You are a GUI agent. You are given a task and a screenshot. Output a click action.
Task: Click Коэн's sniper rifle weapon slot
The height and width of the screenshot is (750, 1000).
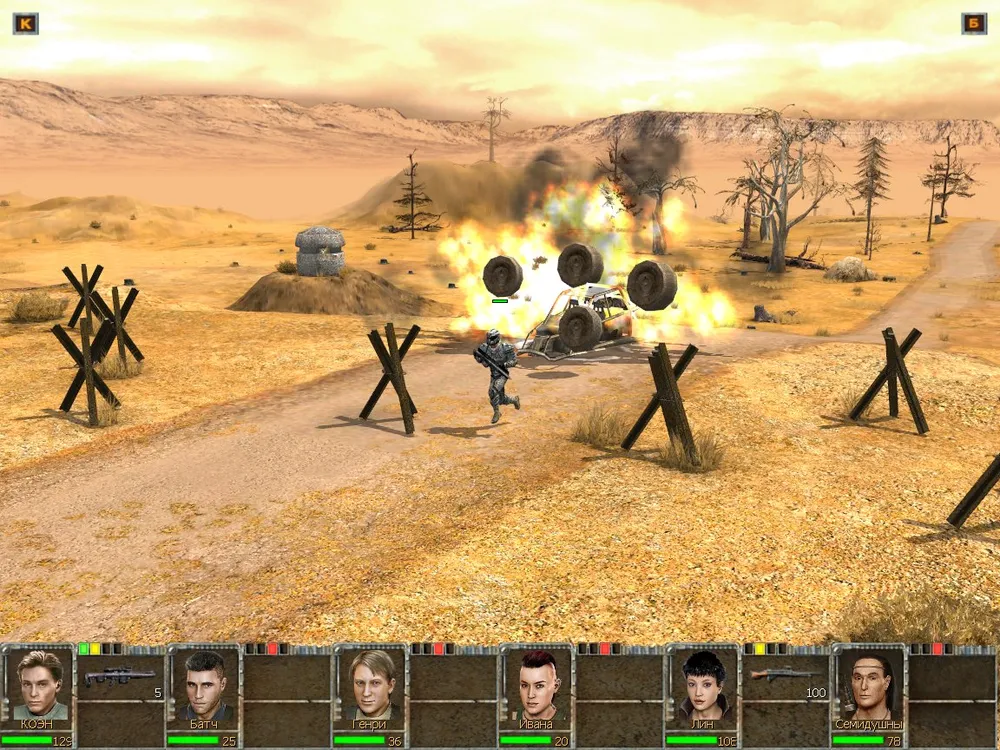click(x=121, y=678)
